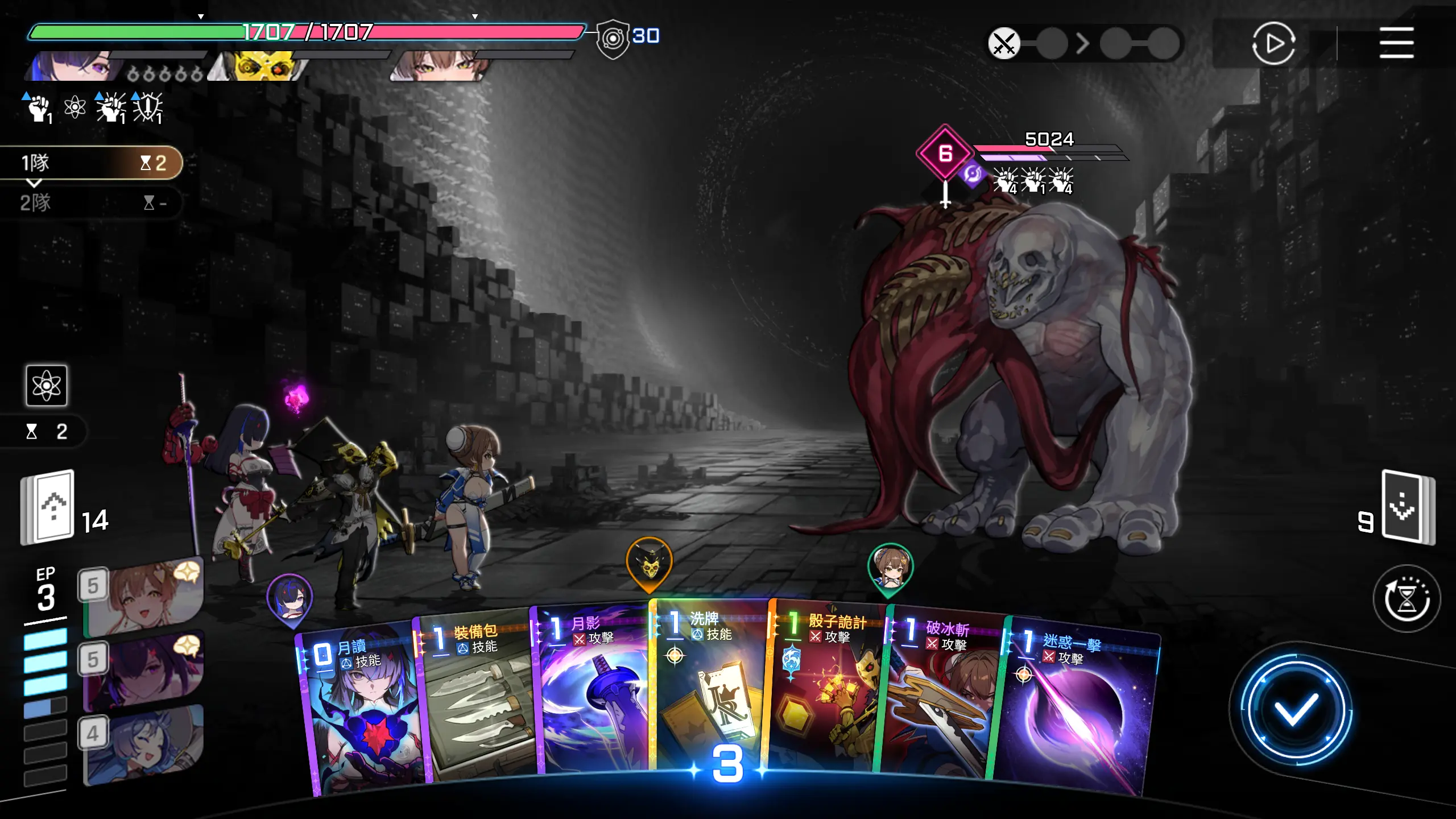Switch to the 2隊 team tab
1456x819 pixels.
[x=91, y=202]
